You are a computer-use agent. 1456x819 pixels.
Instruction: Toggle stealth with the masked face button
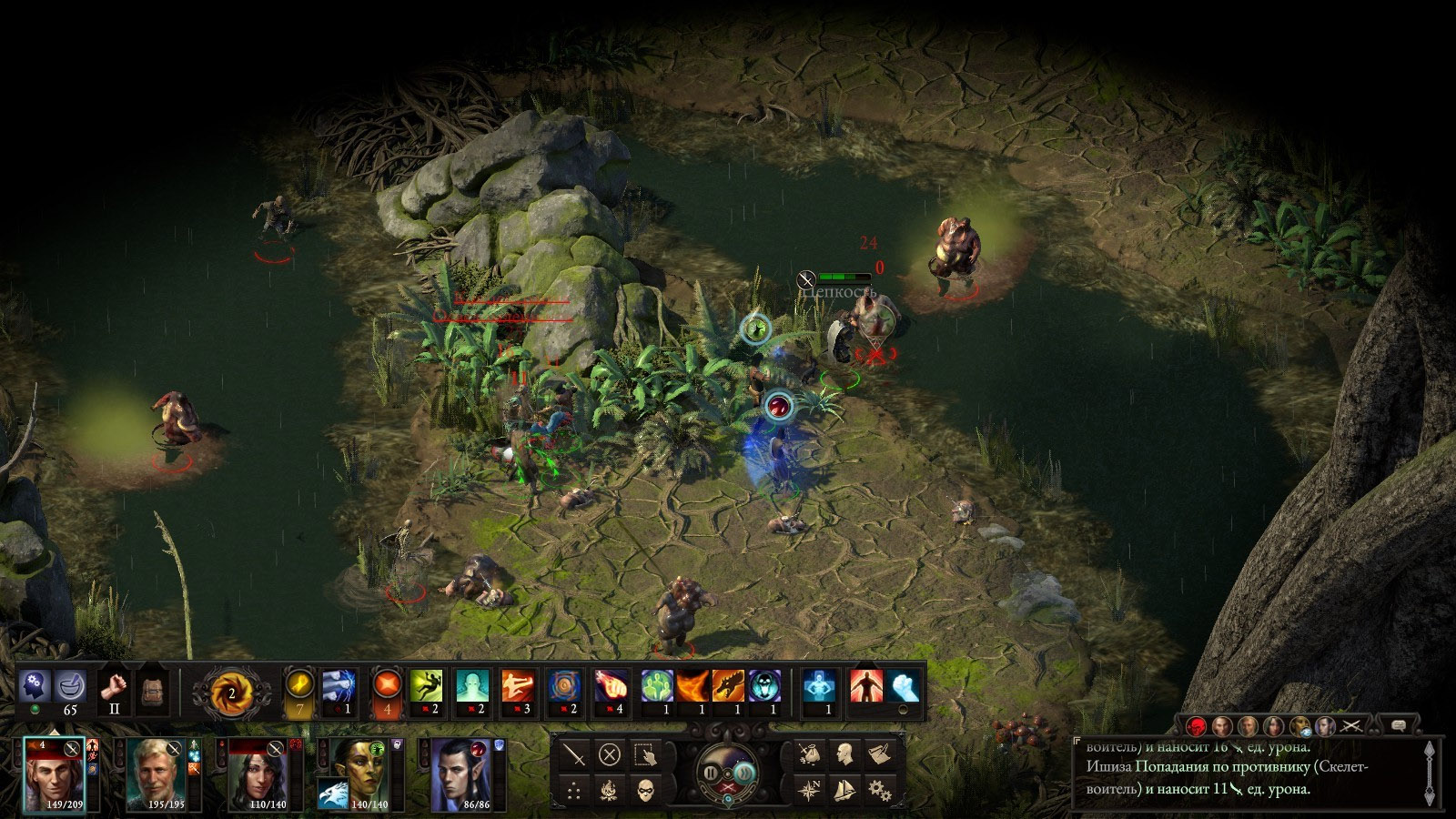(645, 789)
